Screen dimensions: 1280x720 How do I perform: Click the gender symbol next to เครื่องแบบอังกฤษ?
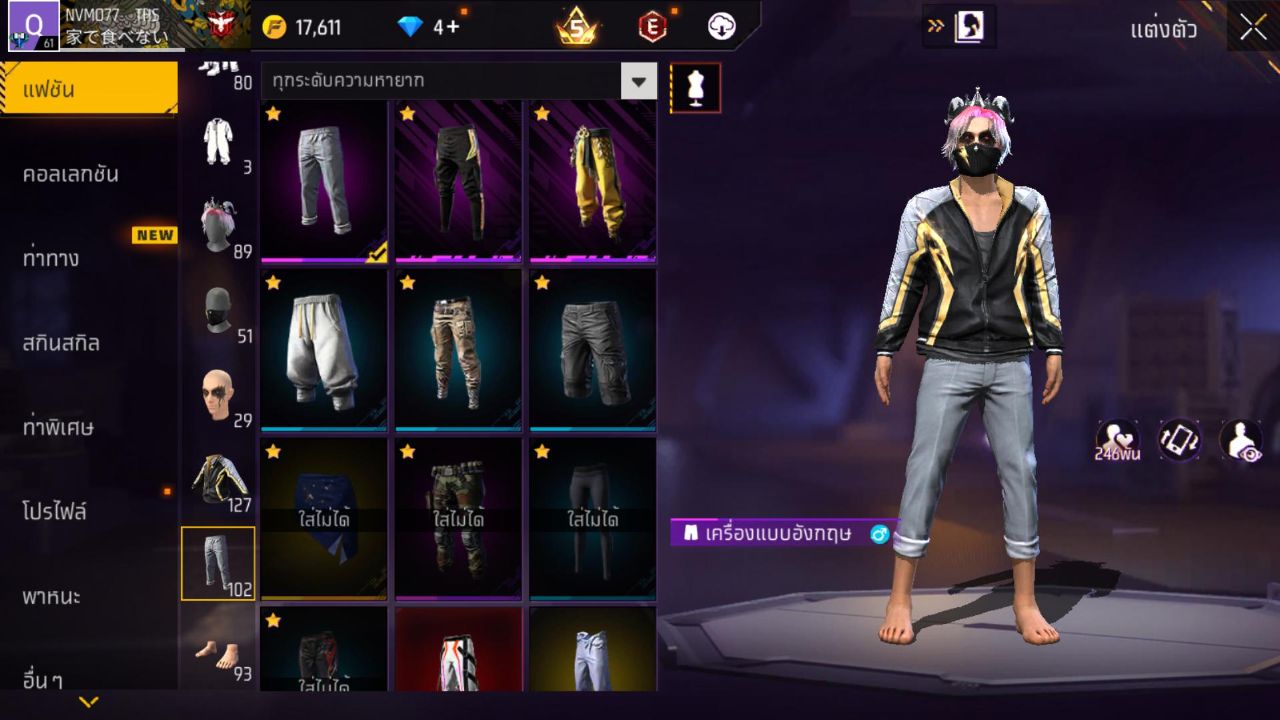coord(878,536)
